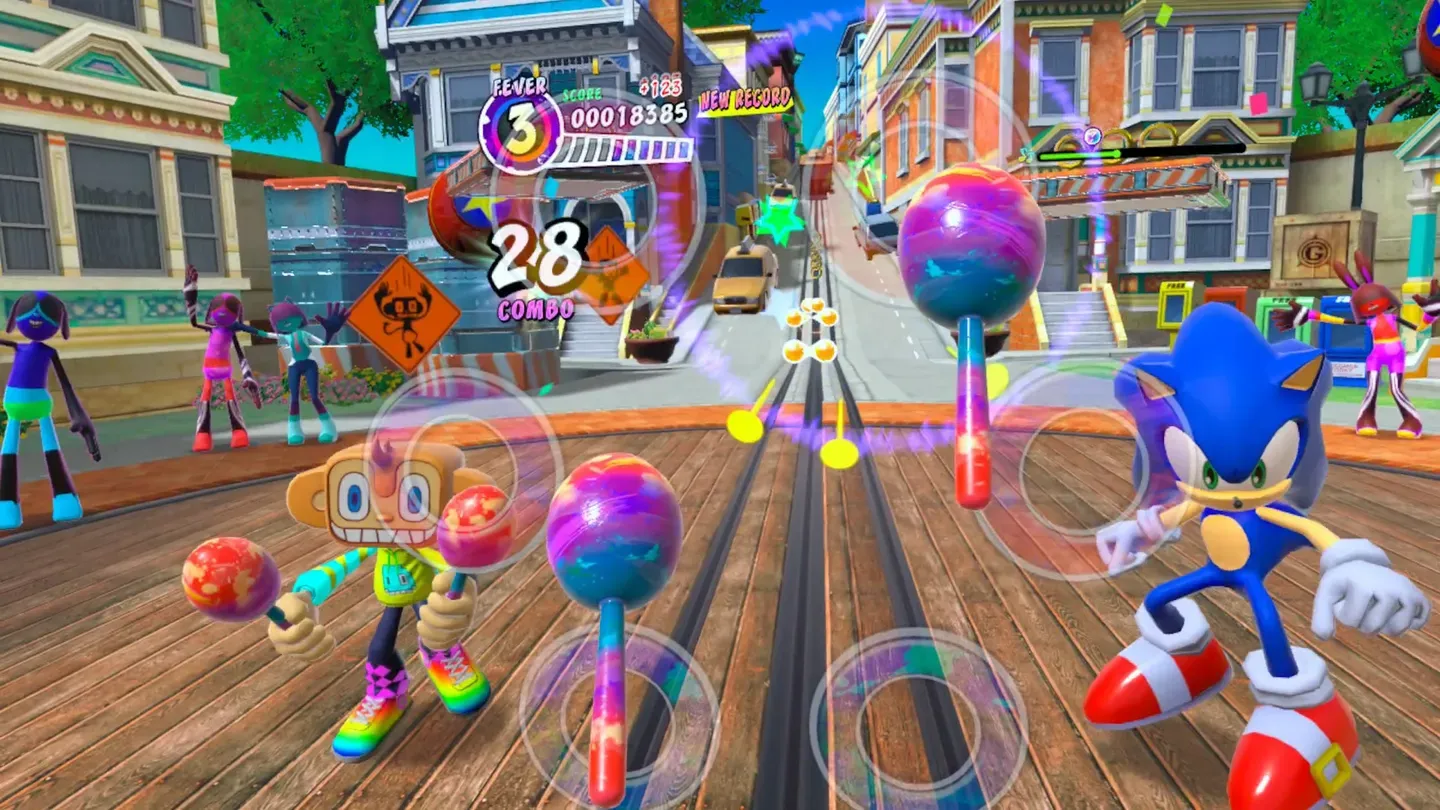Toggle the NEW RECORD banner

point(747,99)
